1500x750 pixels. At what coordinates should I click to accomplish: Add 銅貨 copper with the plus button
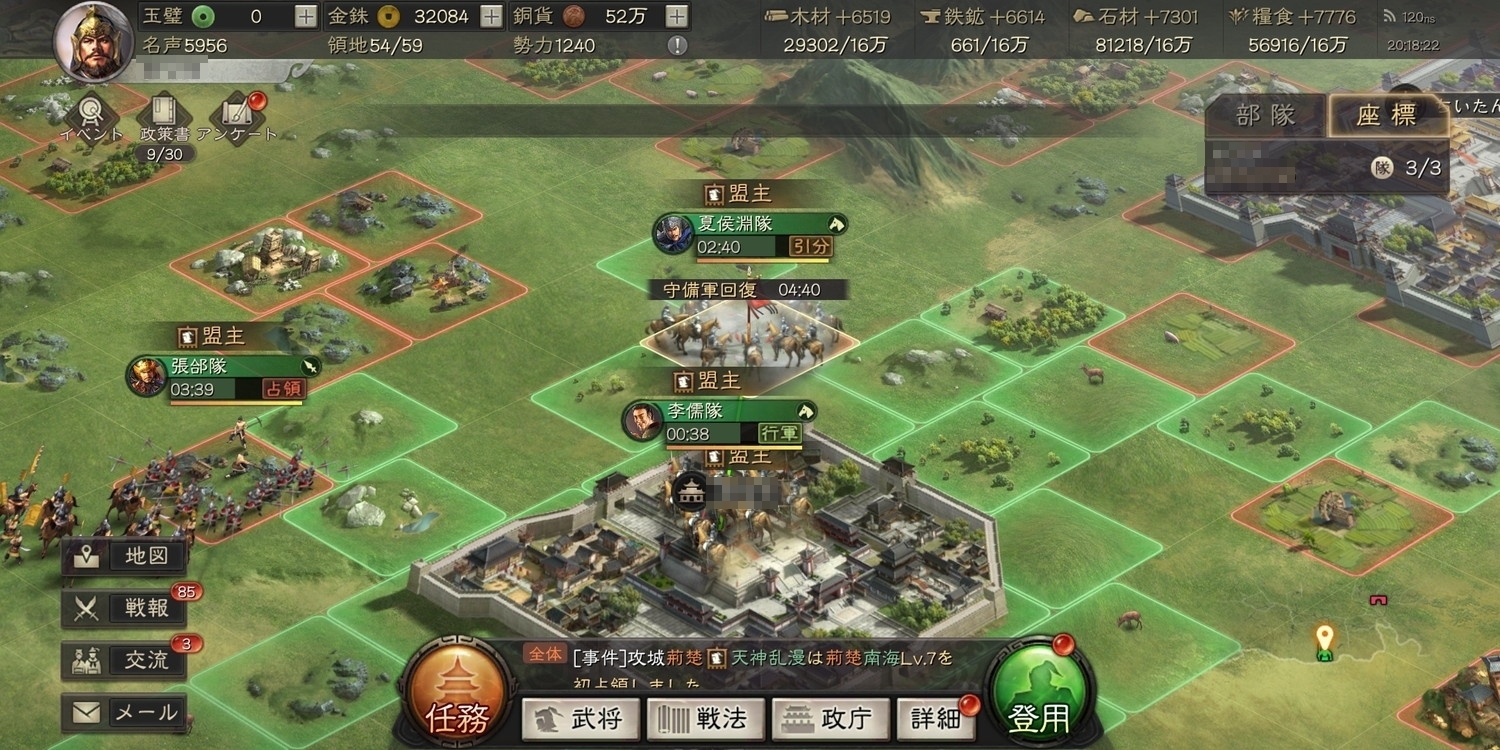pyautogui.click(x=677, y=16)
